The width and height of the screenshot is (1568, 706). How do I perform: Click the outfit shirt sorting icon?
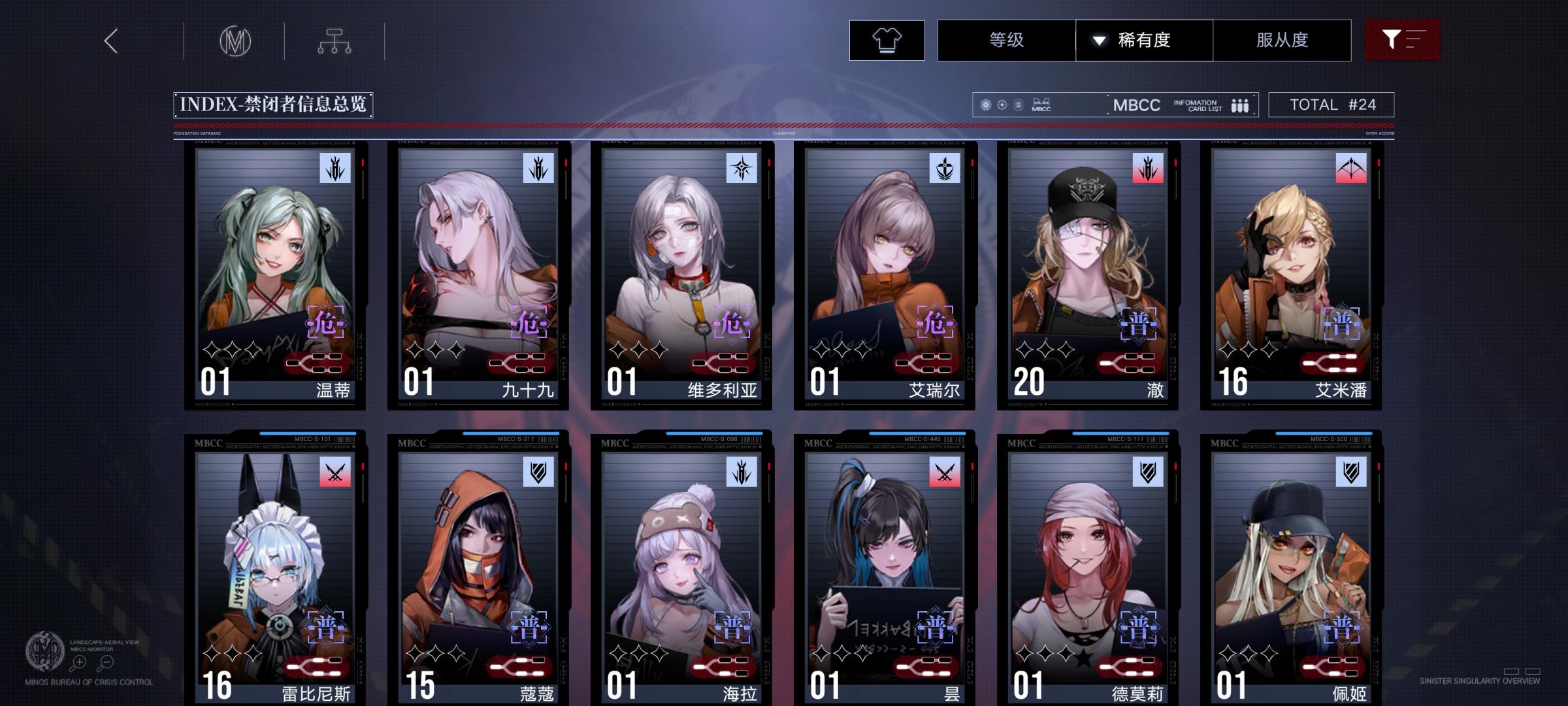click(x=886, y=40)
